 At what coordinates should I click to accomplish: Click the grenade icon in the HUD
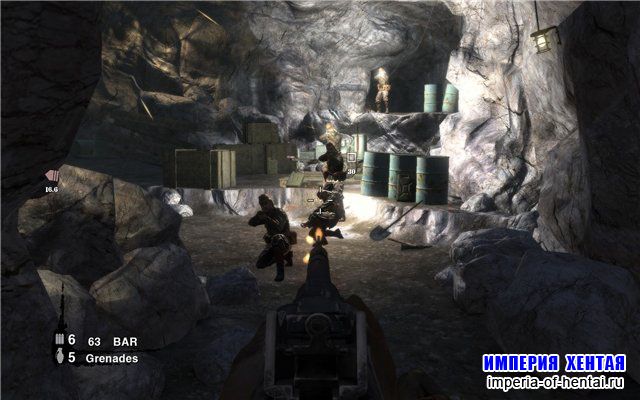[58, 357]
